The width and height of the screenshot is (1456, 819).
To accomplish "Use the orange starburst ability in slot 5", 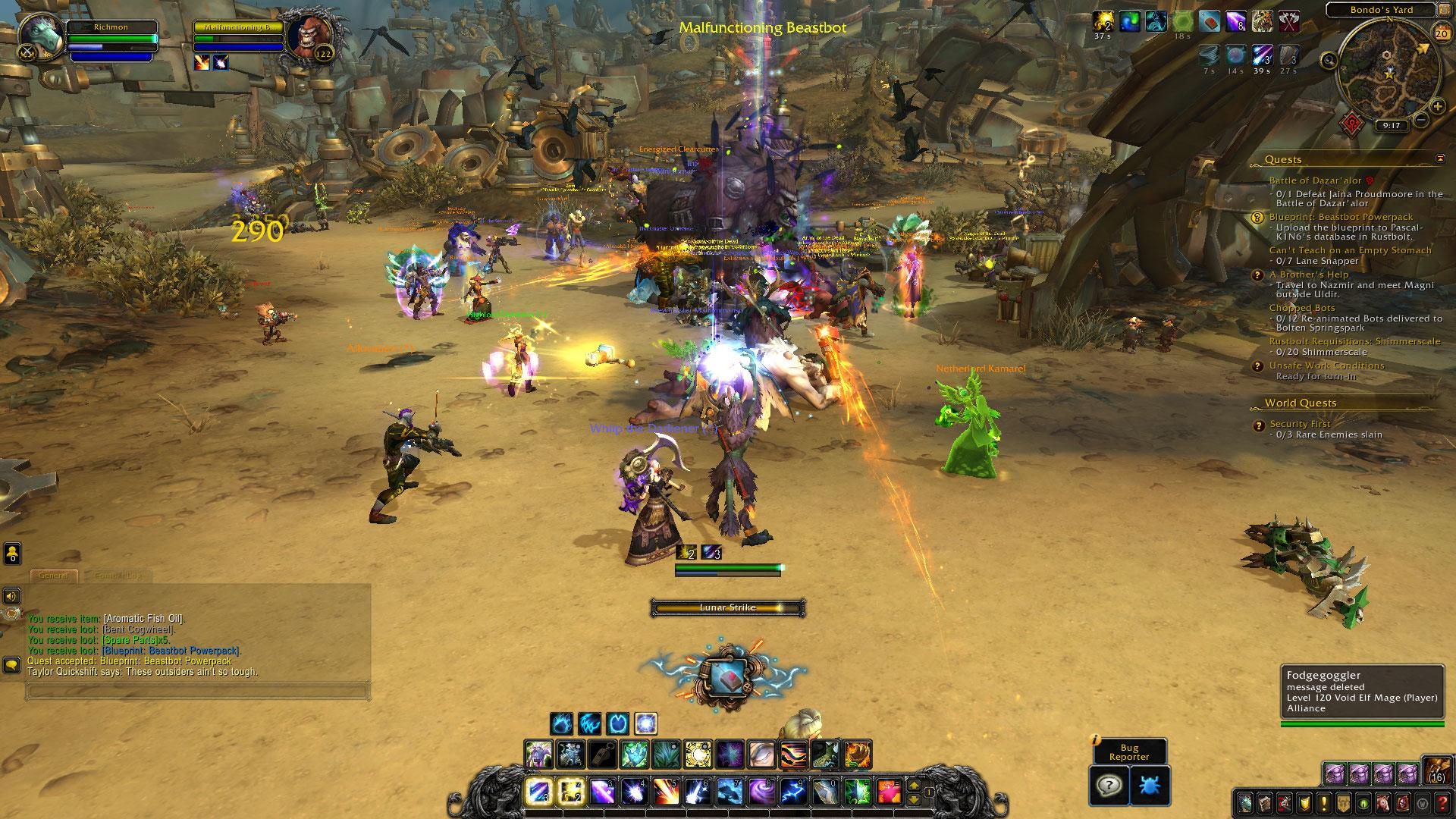I will coord(666,791).
